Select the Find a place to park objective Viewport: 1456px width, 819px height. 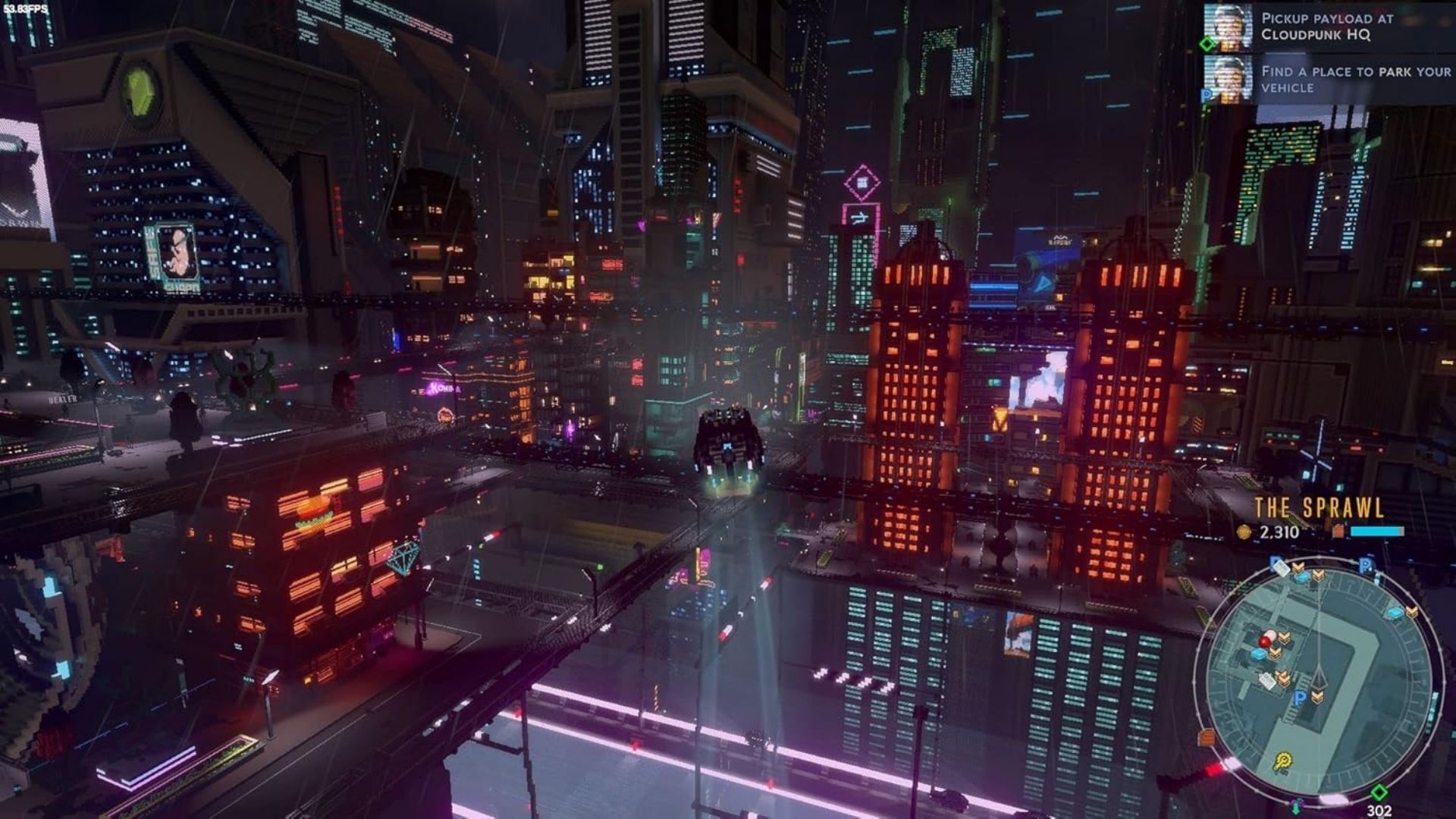pyautogui.click(x=1354, y=79)
